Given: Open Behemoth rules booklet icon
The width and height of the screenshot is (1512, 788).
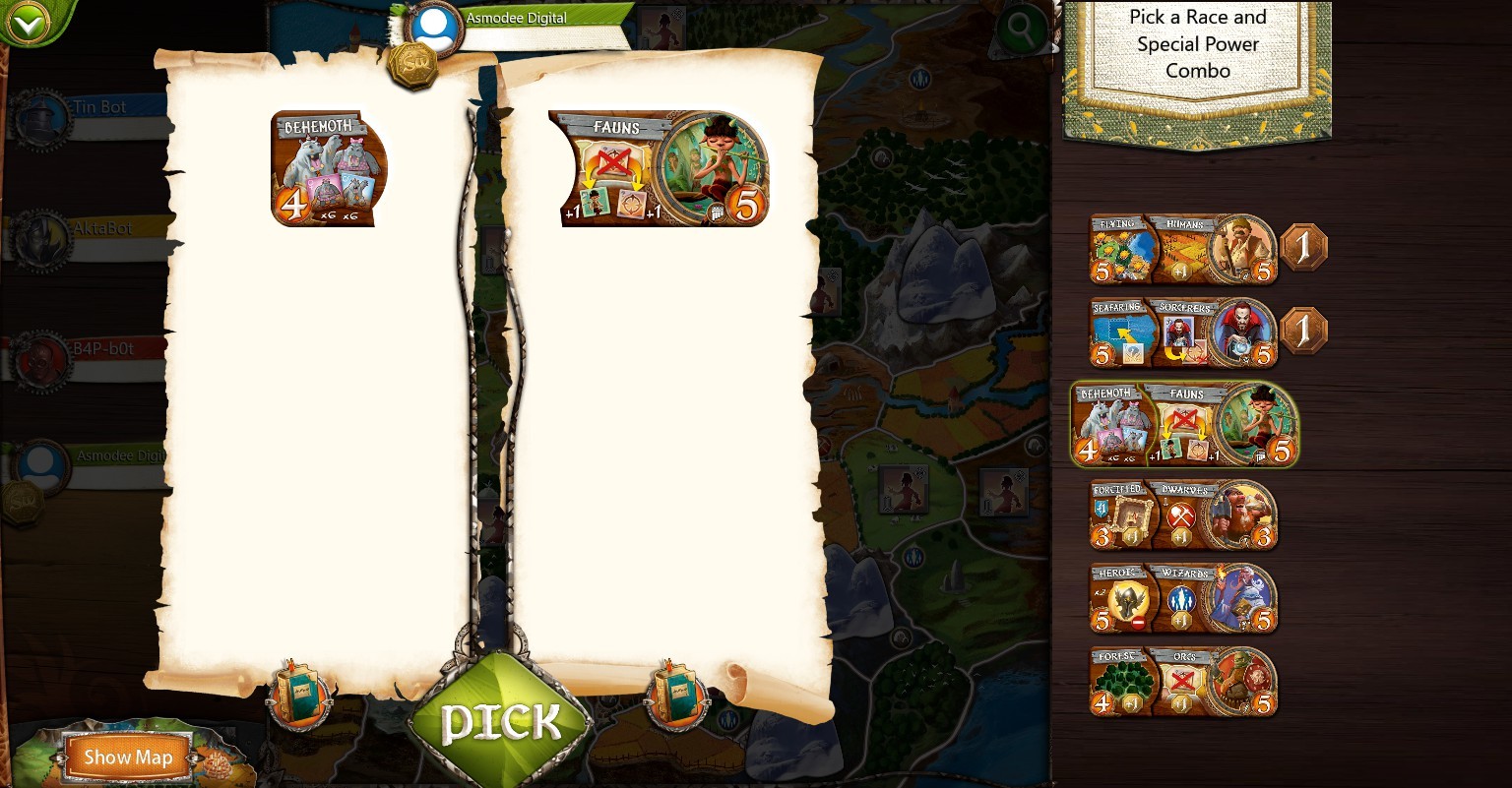Looking at the screenshot, I should [x=300, y=696].
